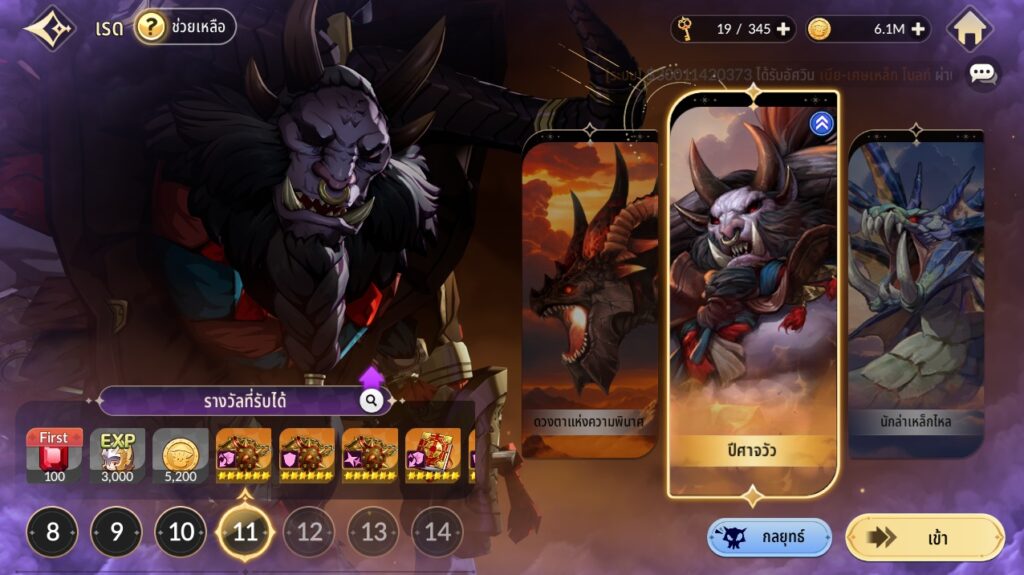Add more gold with the plus button
The height and width of the screenshot is (575, 1024).
pos(917,29)
